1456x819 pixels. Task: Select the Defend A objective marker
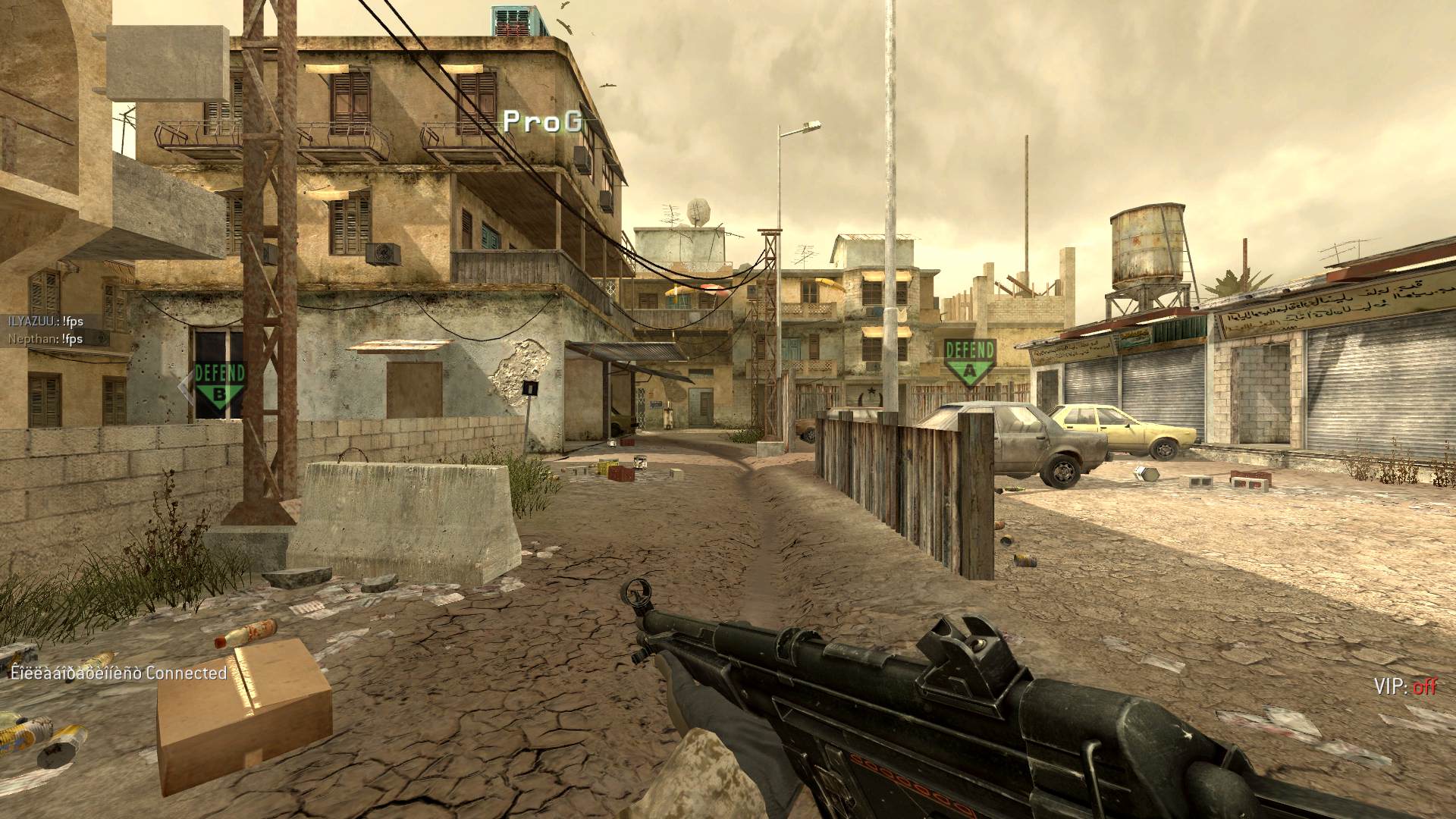click(969, 363)
